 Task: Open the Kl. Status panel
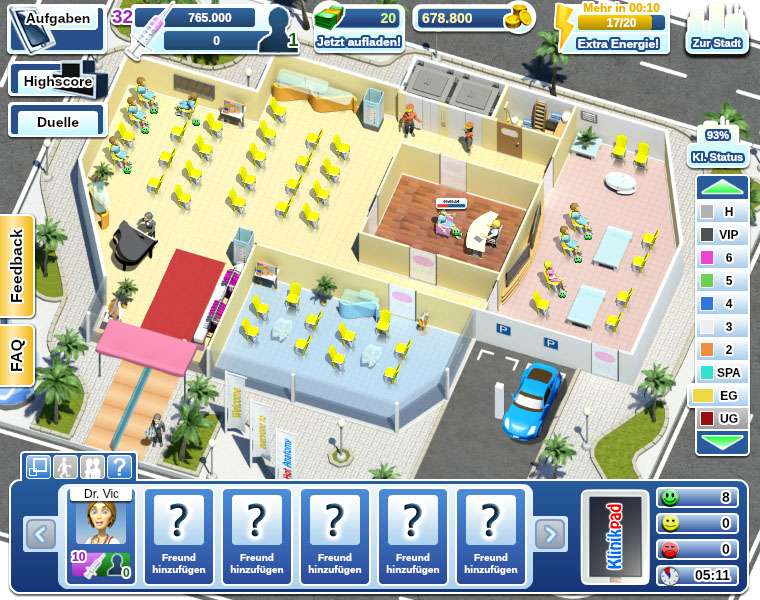pyautogui.click(x=717, y=147)
